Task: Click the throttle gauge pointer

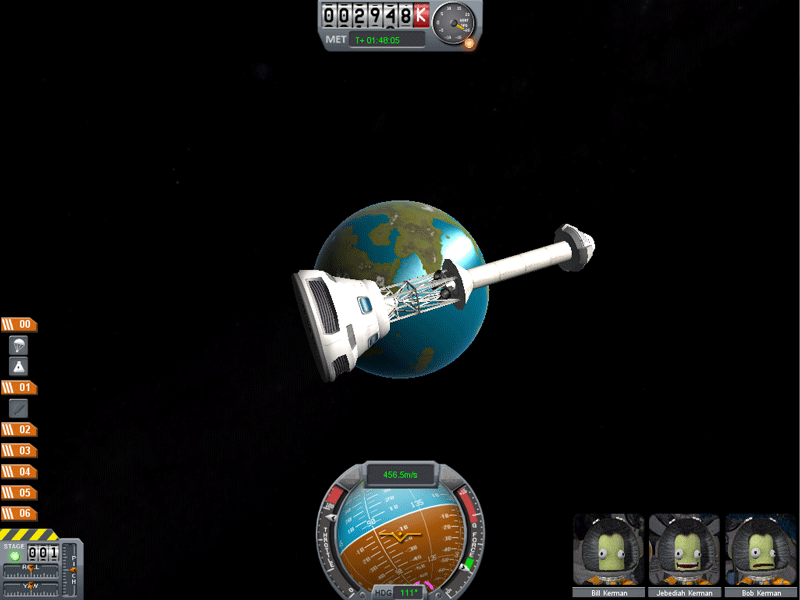Action: click(332, 517)
